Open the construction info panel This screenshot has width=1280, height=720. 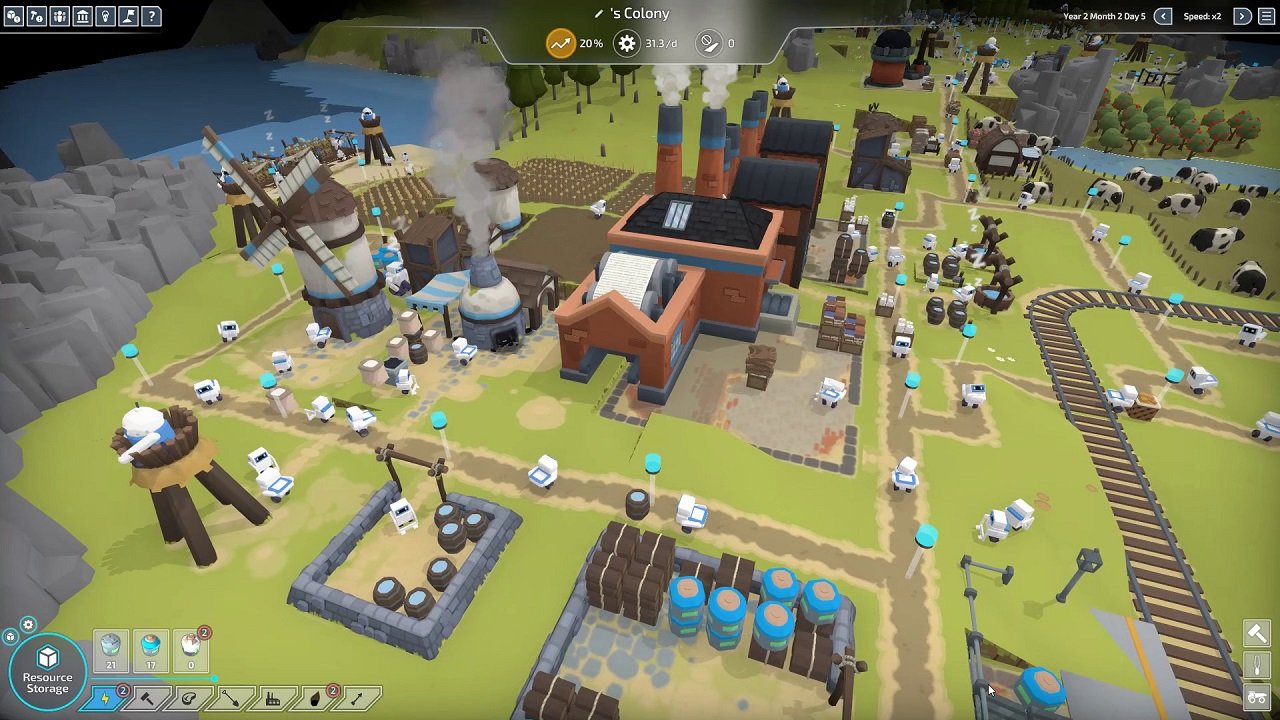37,16
